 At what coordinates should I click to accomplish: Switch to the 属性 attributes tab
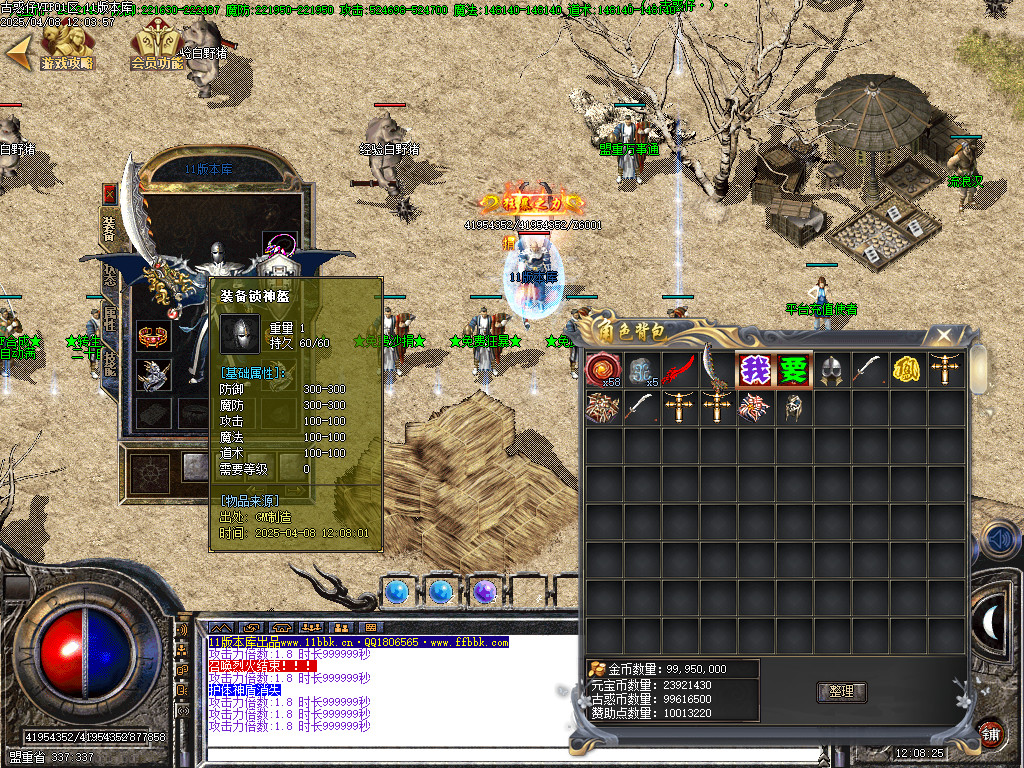pyautogui.click(x=109, y=321)
